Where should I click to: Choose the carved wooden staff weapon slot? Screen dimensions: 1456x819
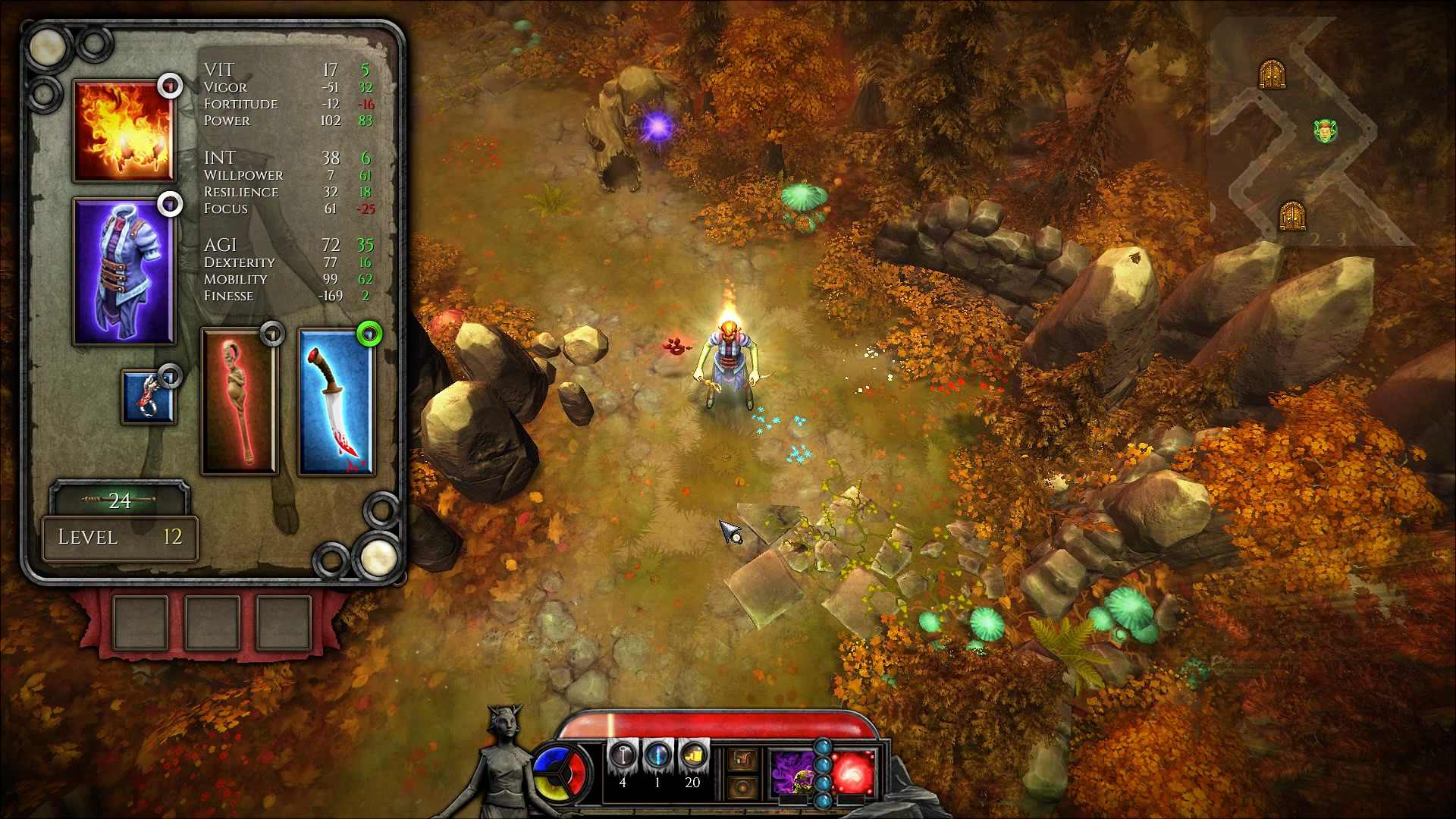pyautogui.click(x=239, y=402)
